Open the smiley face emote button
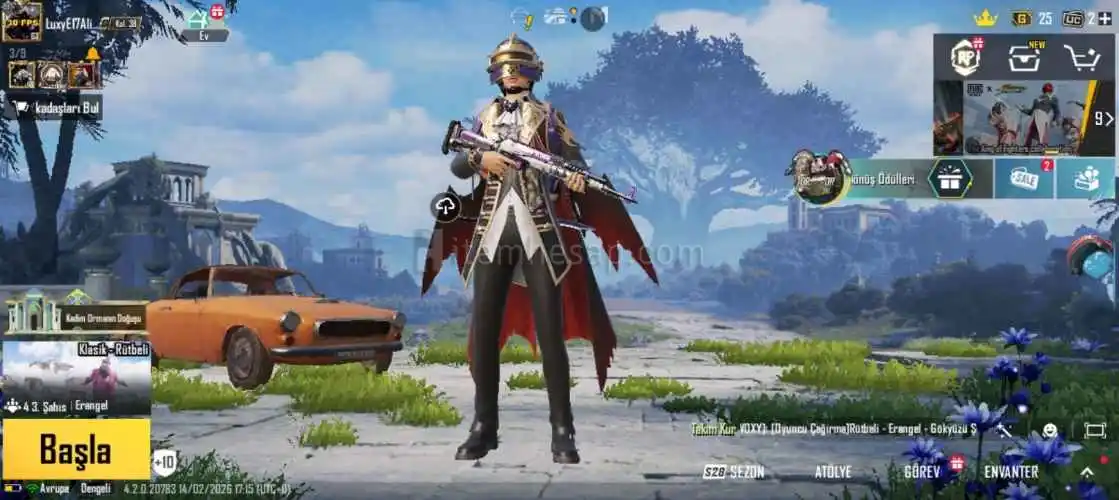Viewport: 1119px width, 500px height. pyautogui.click(x=1050, y=430)
